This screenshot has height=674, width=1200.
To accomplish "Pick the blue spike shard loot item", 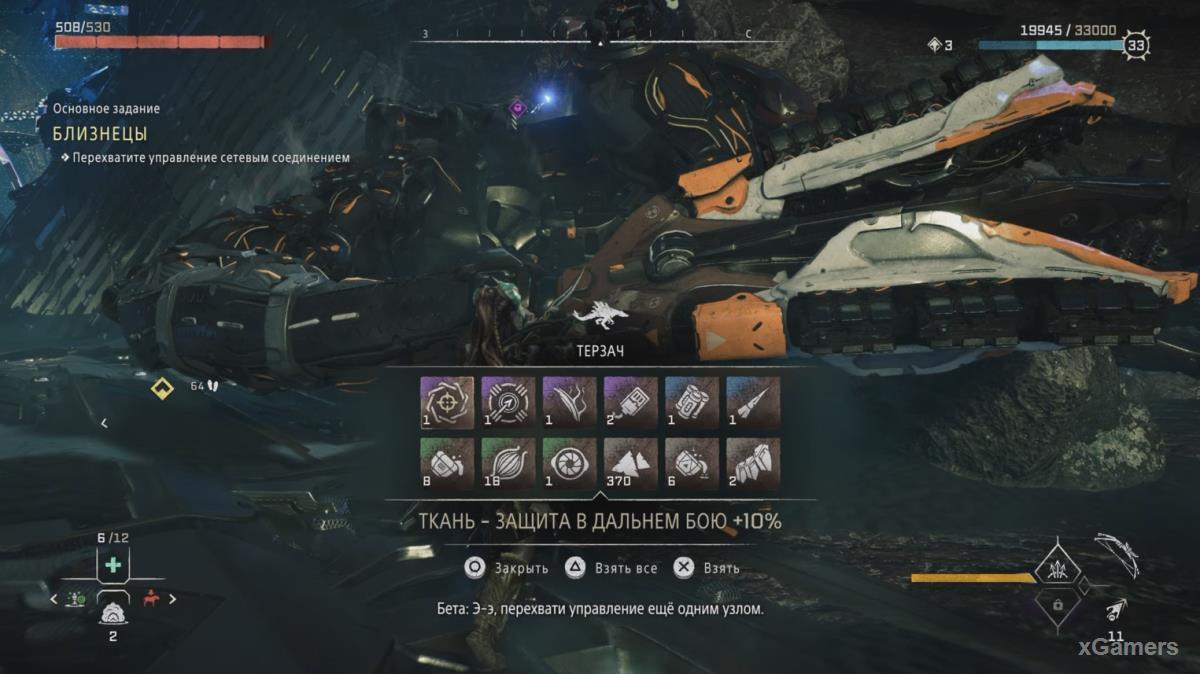I will [753, 402].
